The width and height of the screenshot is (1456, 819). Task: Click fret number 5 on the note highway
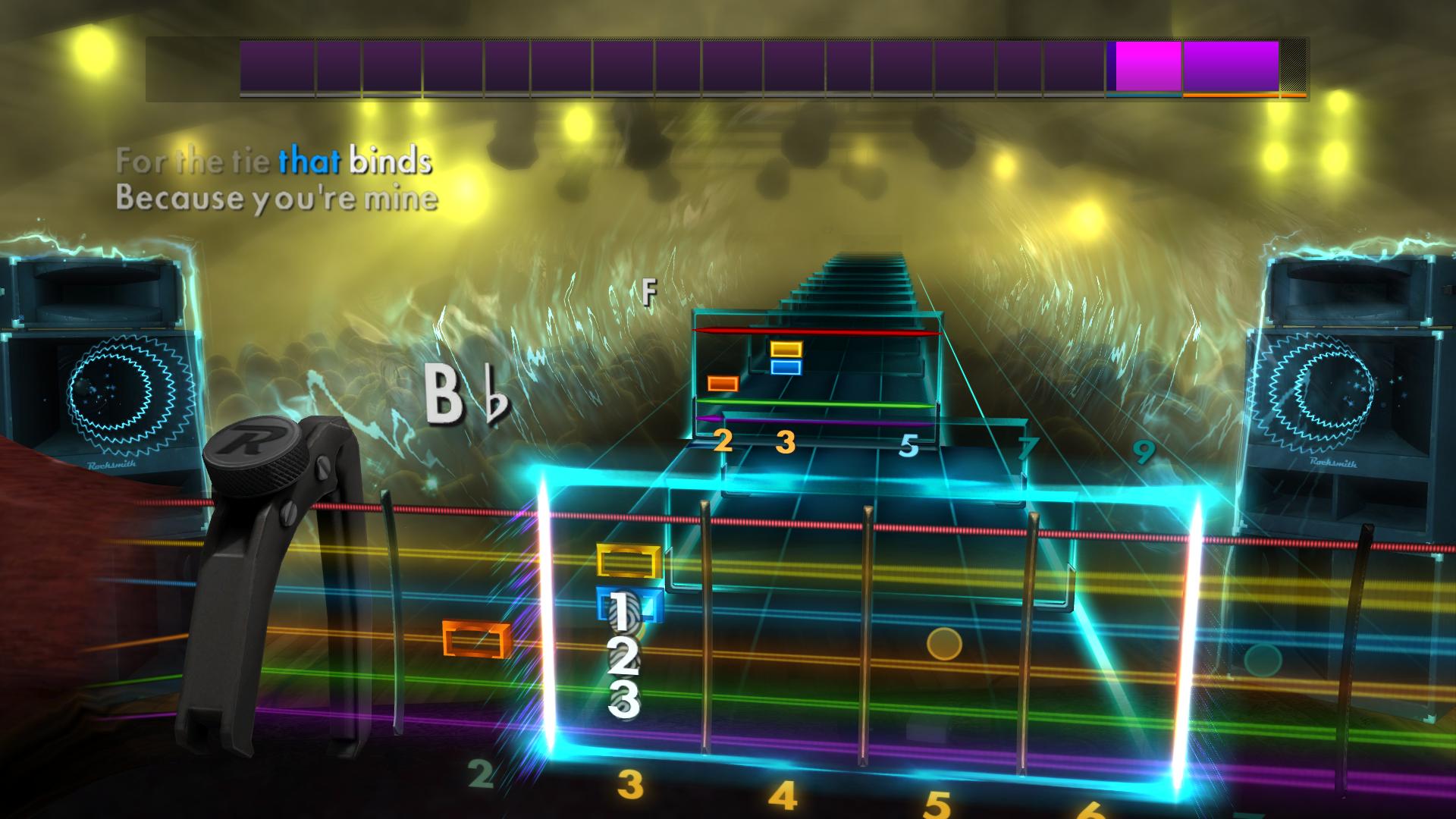pyautogui.click(x=908, y=447)
